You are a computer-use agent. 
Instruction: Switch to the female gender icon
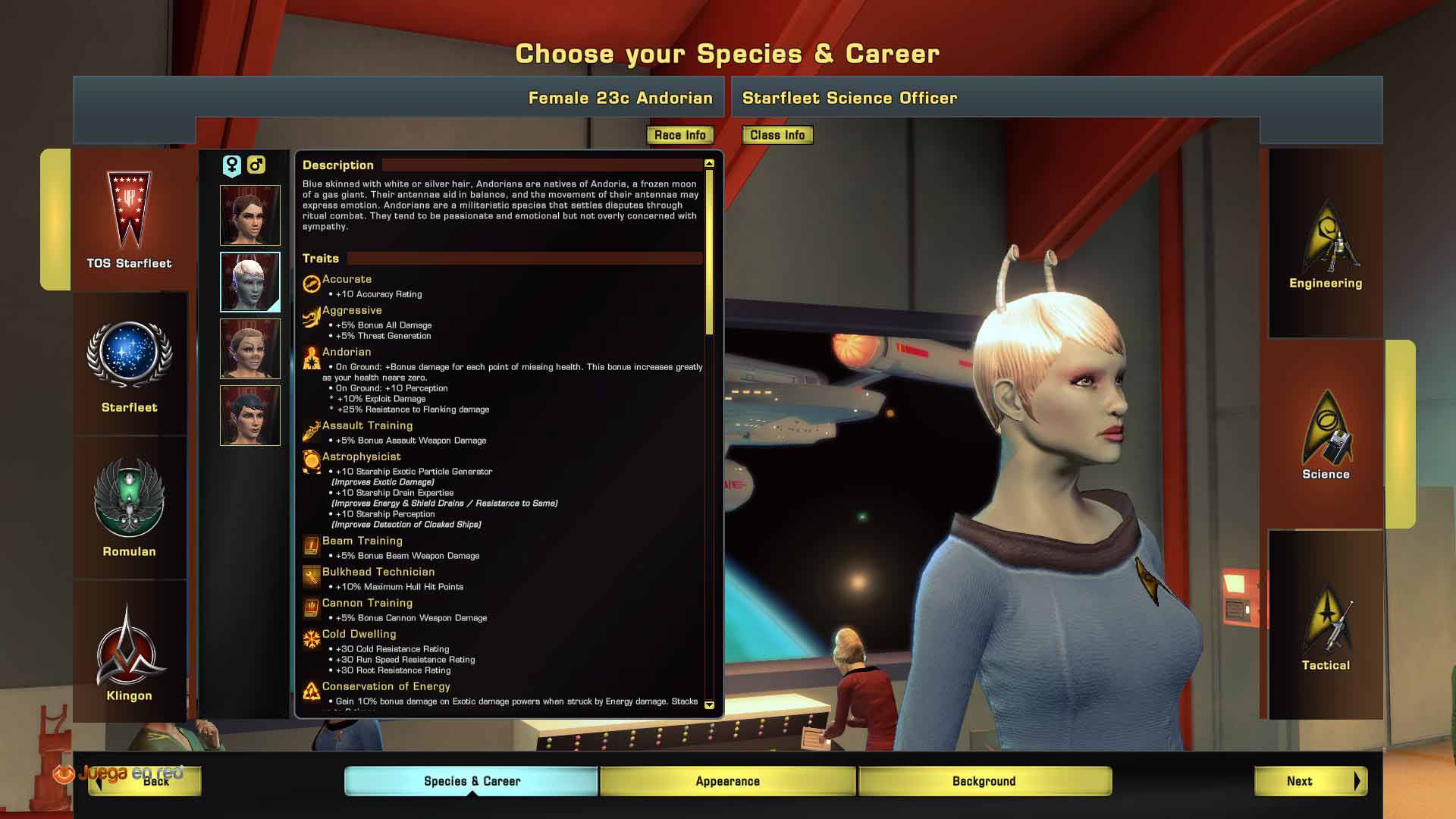point(232,165)
